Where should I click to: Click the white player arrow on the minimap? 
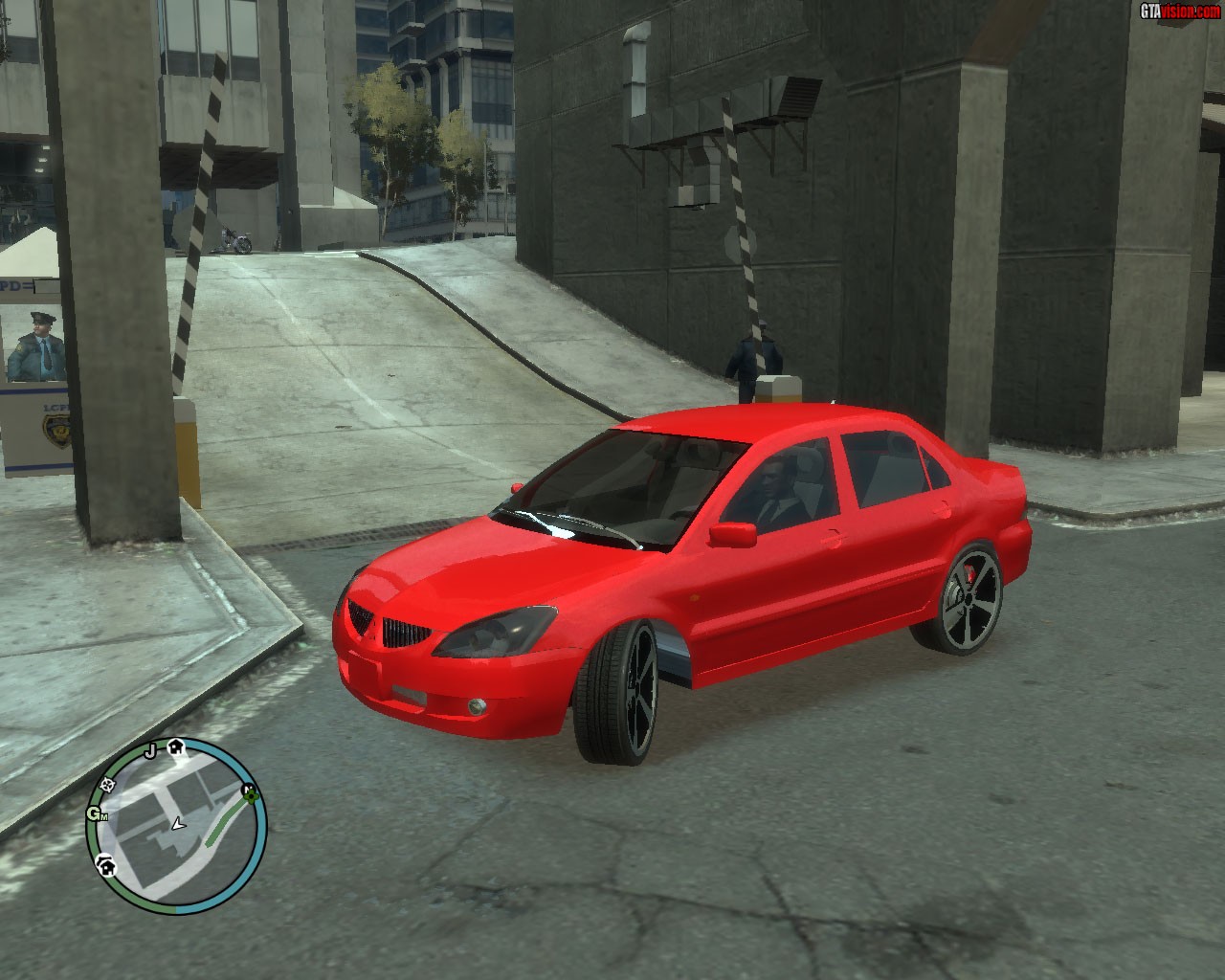177,823
